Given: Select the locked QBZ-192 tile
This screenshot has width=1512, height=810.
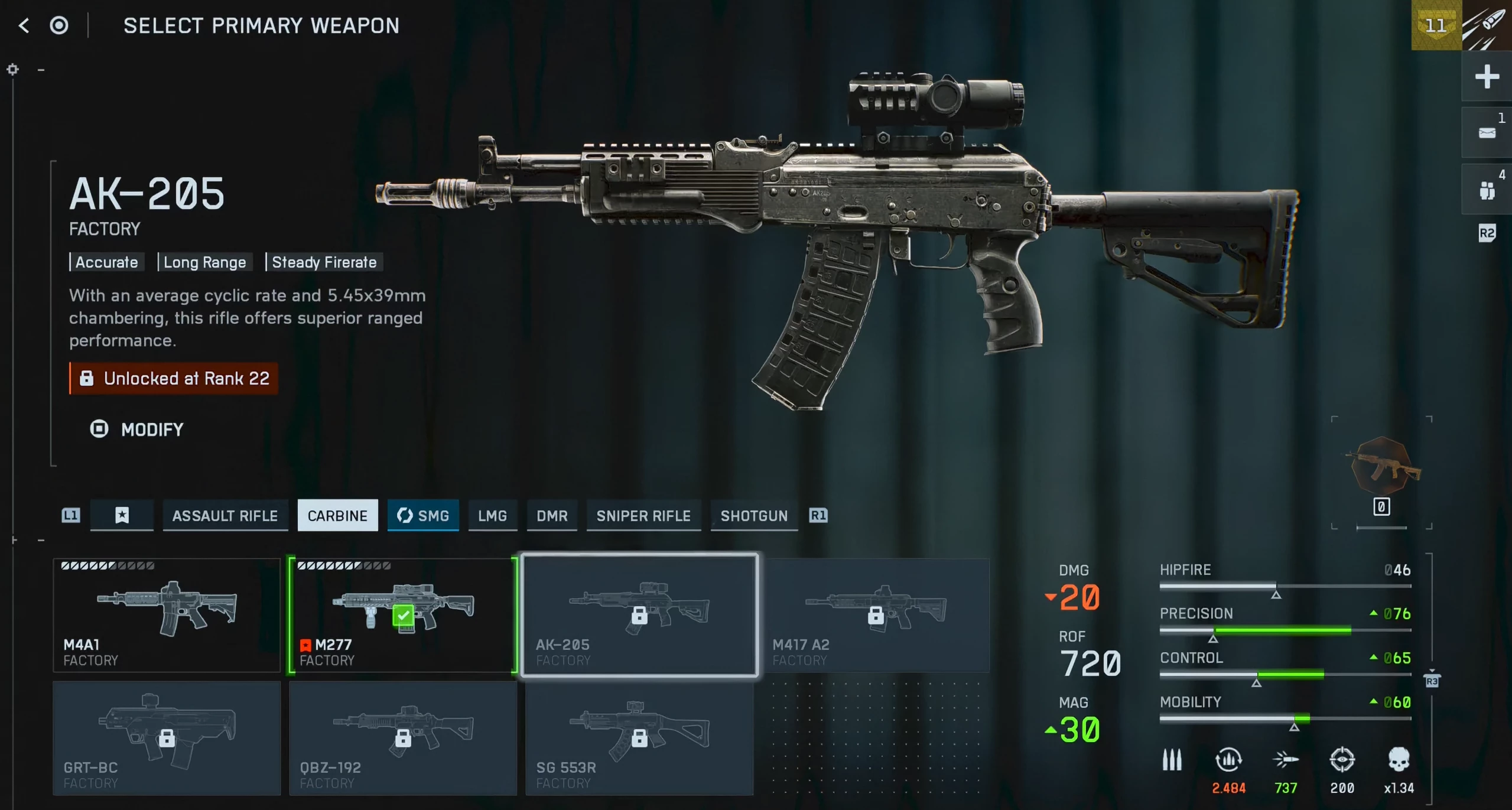Looking at the screenshot, I should coord(403,738).
